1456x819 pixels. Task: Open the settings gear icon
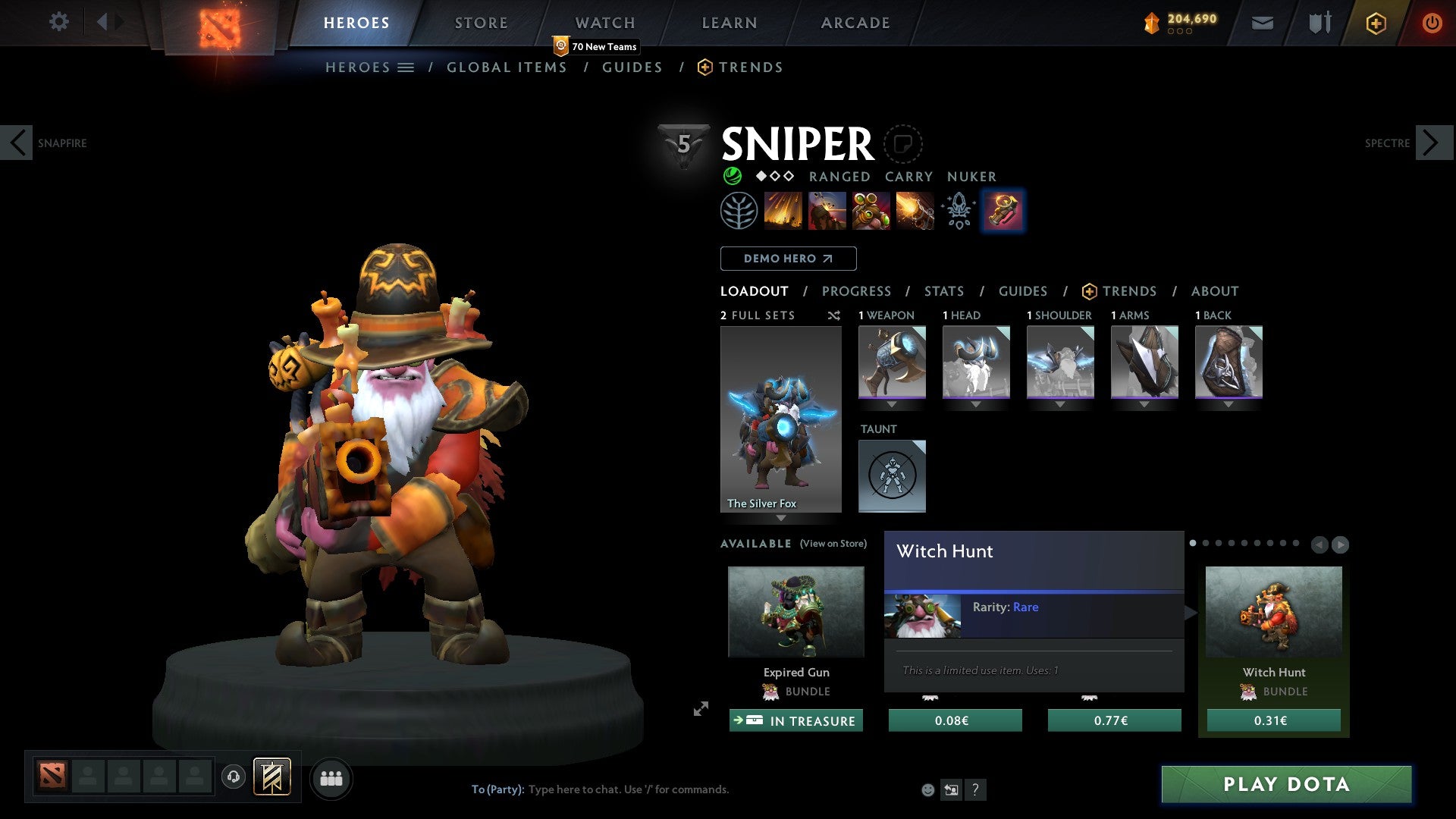coord(59,22)
